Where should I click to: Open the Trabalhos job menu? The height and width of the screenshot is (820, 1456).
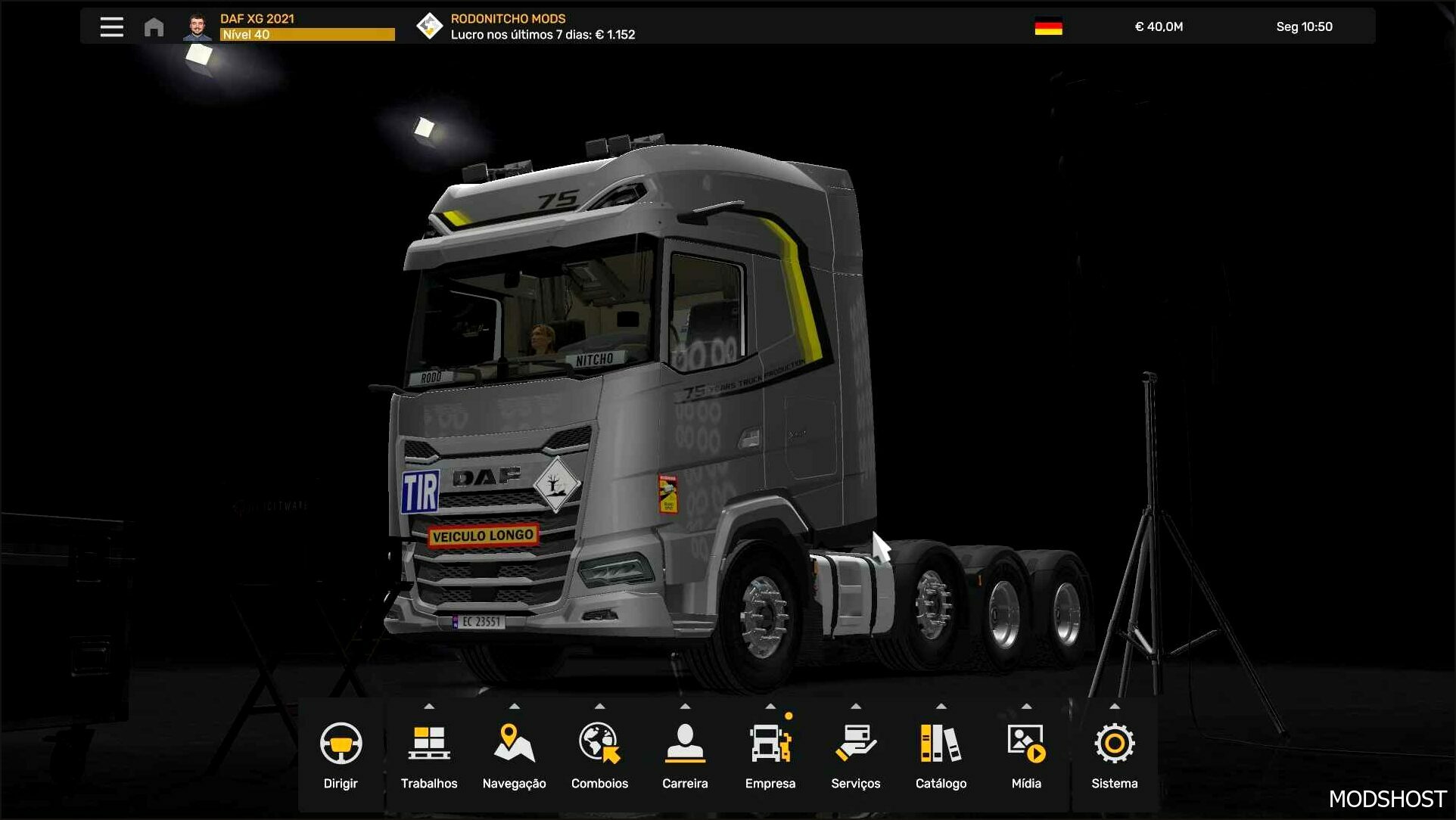tap(429, 753)
